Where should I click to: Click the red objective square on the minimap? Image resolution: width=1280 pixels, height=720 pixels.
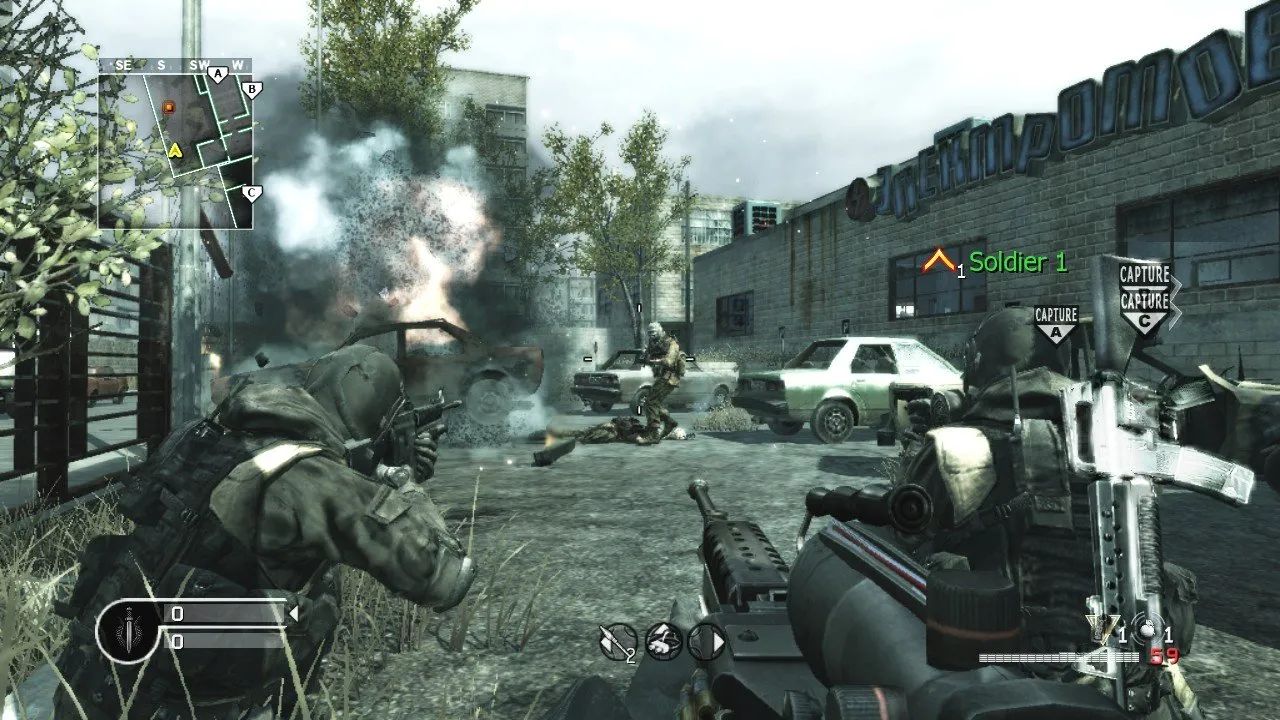(169, 106)
